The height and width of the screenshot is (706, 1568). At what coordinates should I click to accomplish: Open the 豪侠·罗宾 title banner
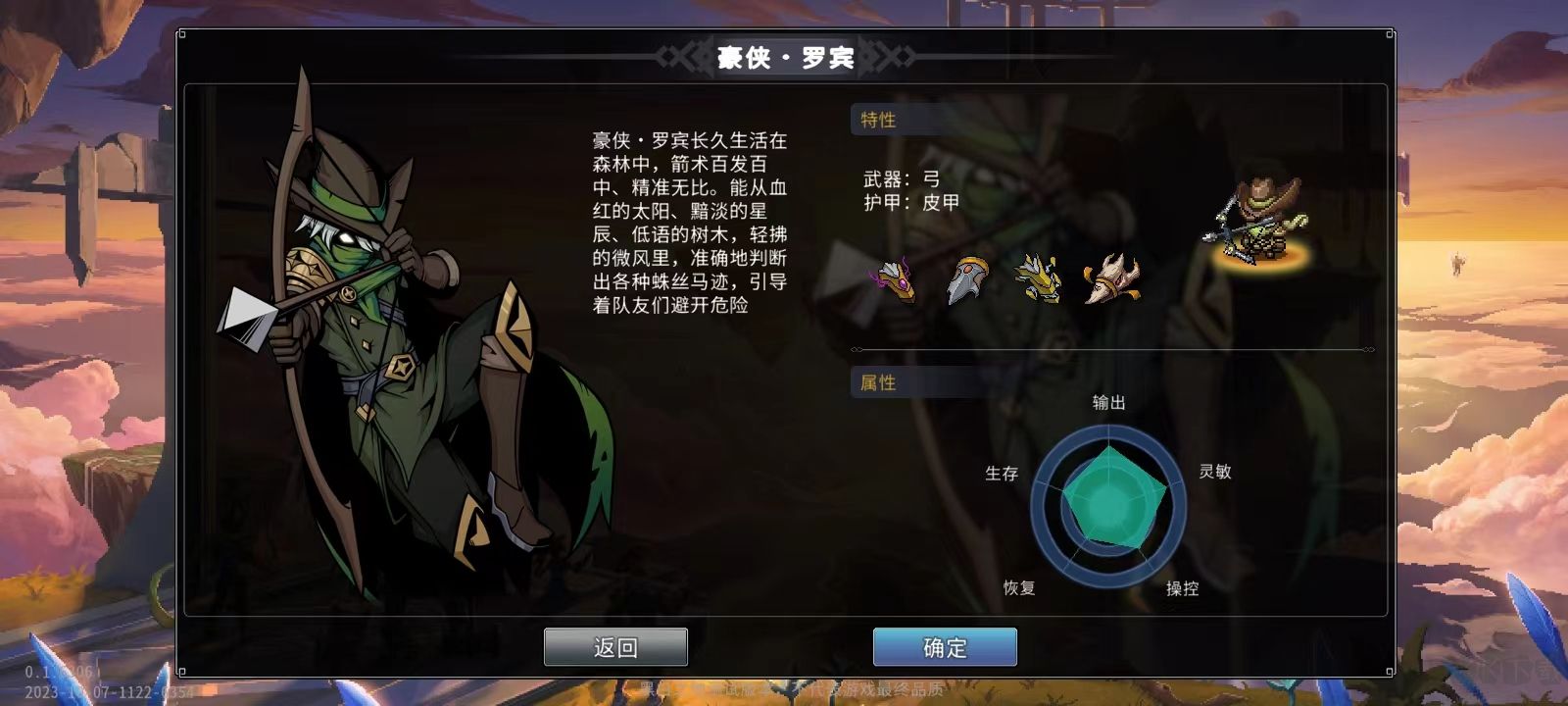pos(784,58)
